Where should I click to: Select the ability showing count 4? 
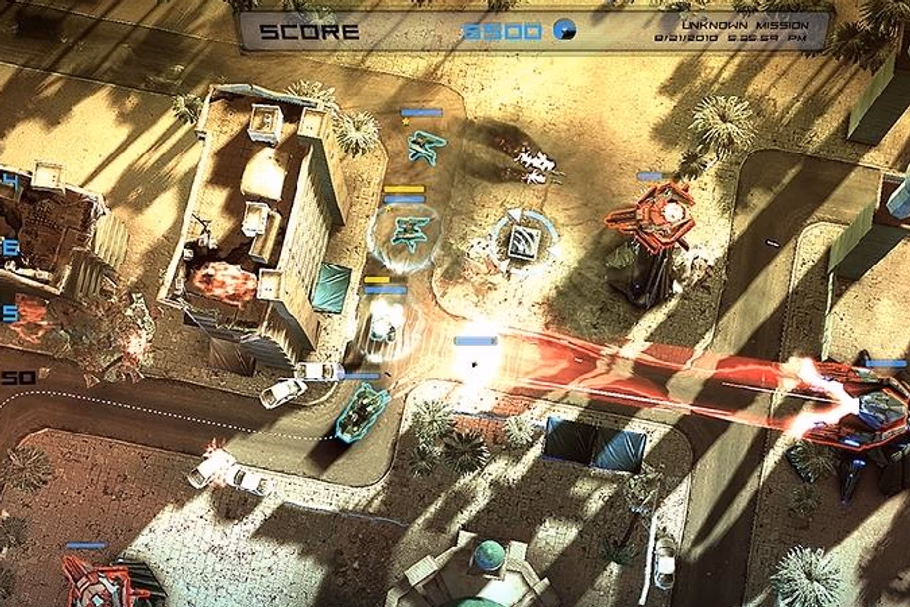pos(12,182)
